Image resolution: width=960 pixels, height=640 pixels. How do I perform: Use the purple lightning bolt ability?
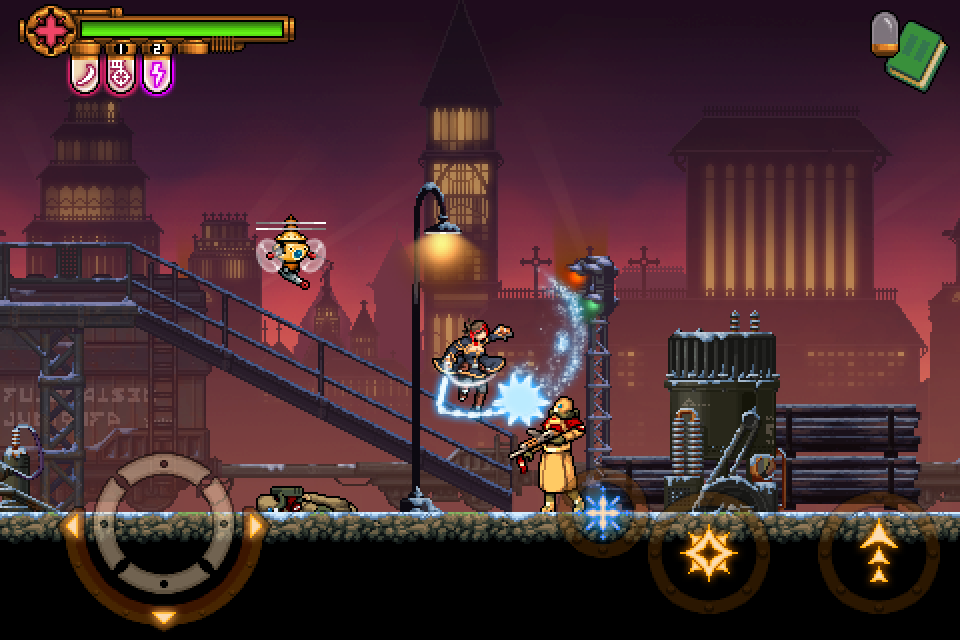[157, 75]
